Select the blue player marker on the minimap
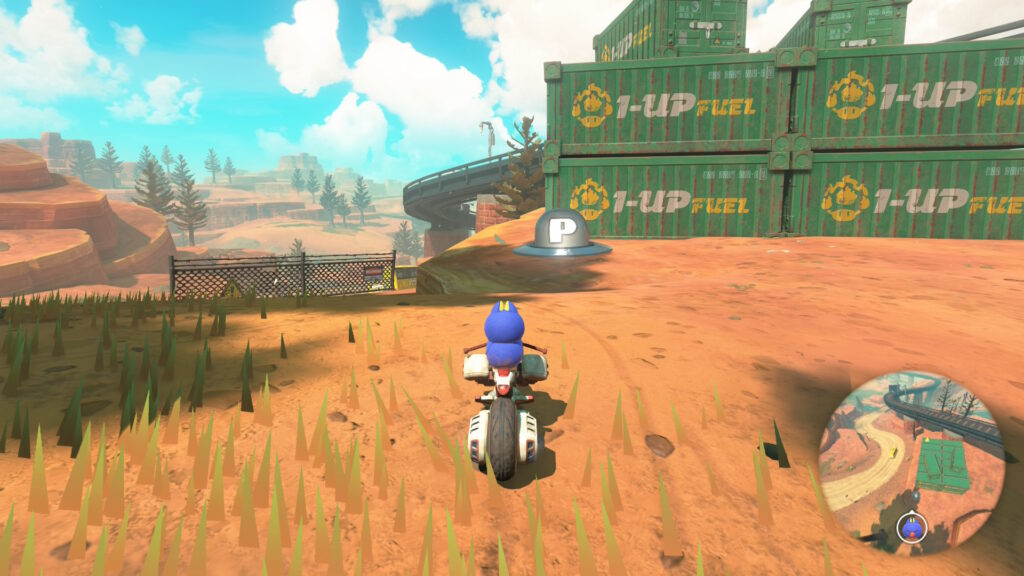Screen dimensions: 1024x576 911,524
